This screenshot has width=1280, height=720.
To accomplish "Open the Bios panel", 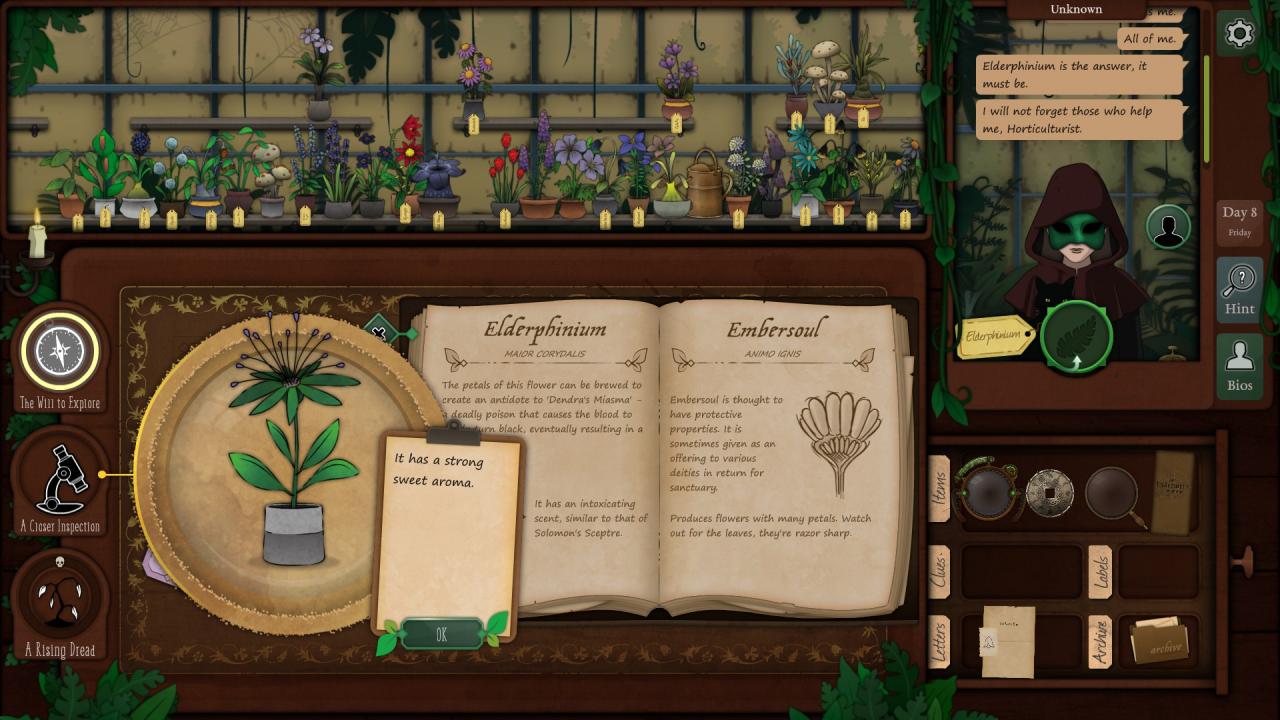I will [x=1239, y=365].
